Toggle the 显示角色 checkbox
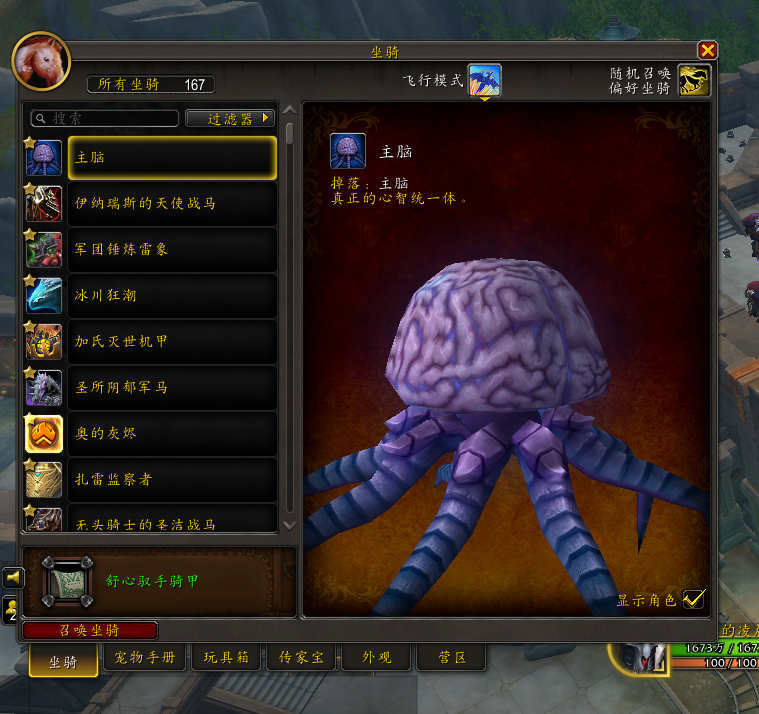The width and height of the screenshot is (759, 714). [693, 600]
